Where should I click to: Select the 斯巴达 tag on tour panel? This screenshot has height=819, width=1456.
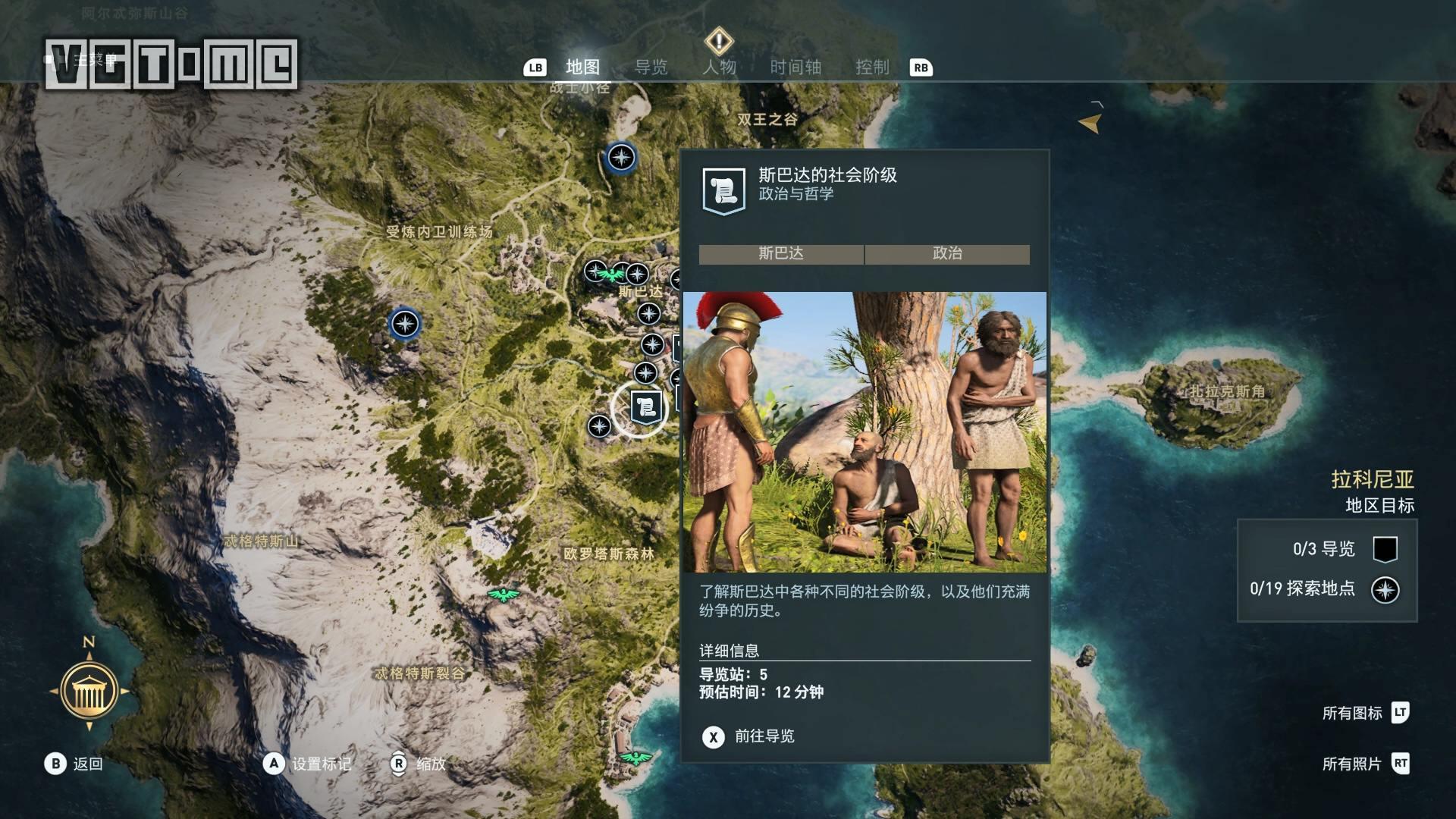(781, 254)
